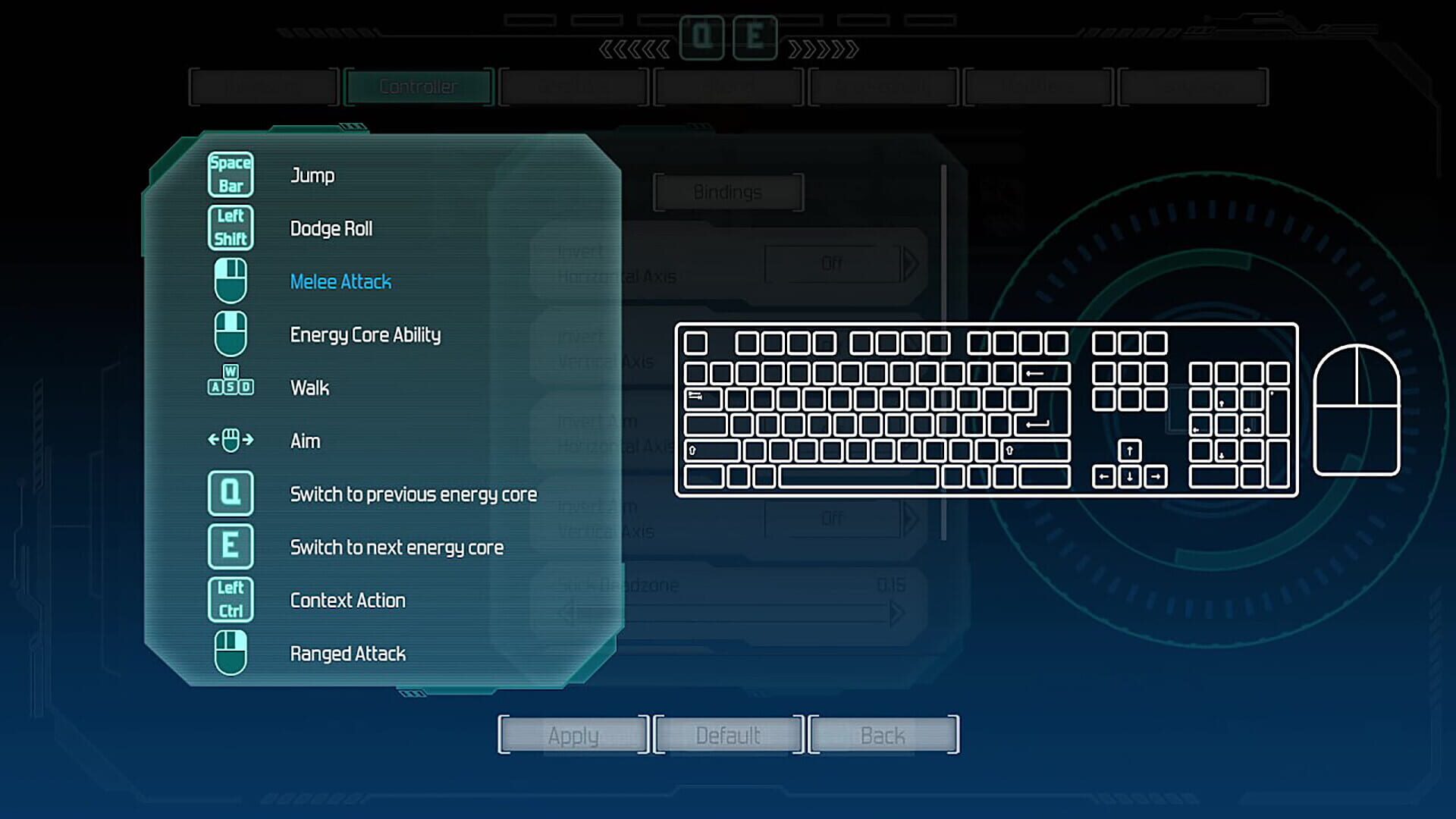Click the Left Shift key icon beside Dodge Roll
The image size is (1456, 819).
pyautogui.click(x=231, y=227)
